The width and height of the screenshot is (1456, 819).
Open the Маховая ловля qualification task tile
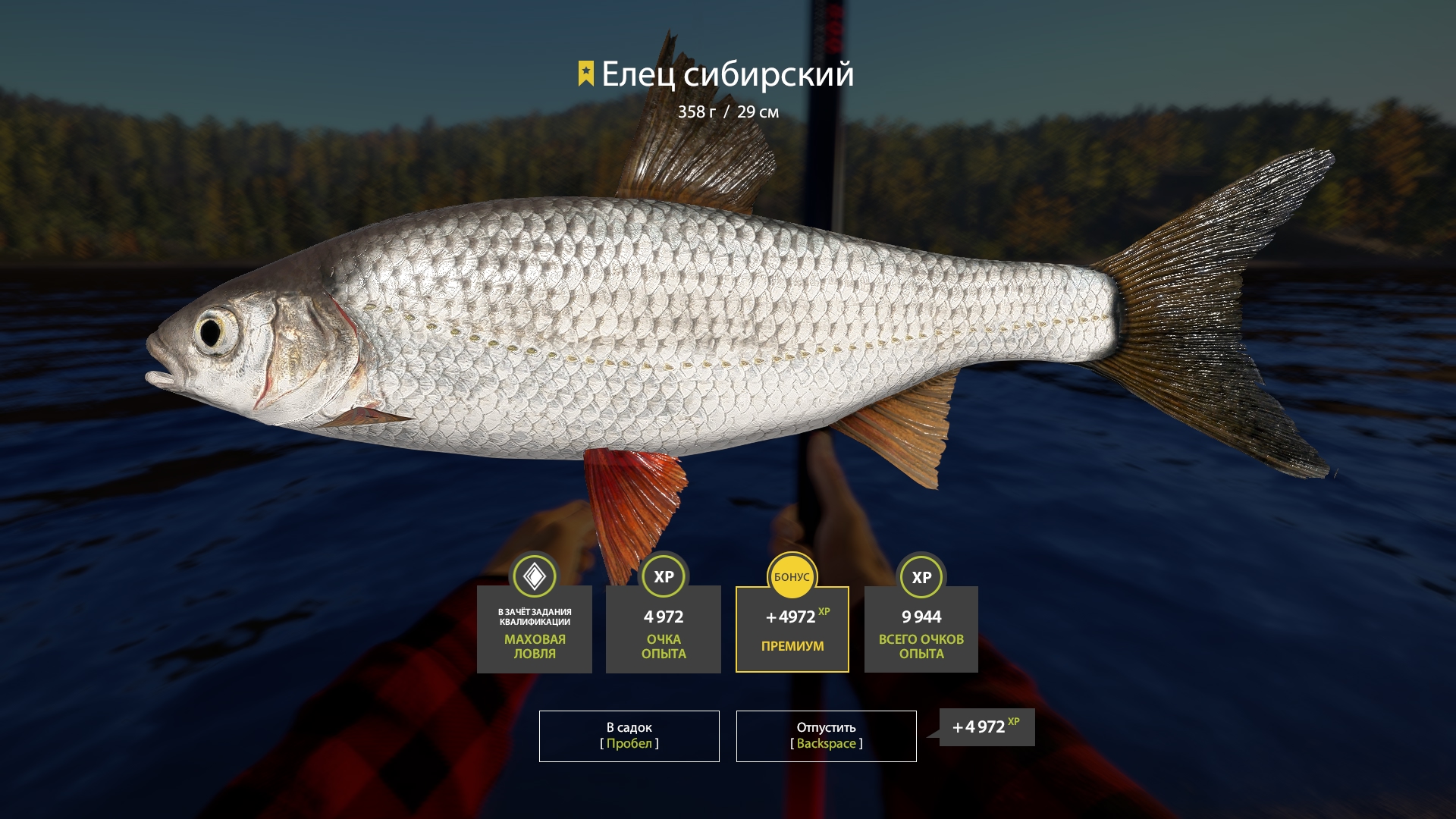pyautogui.click(x=535, y=629)
